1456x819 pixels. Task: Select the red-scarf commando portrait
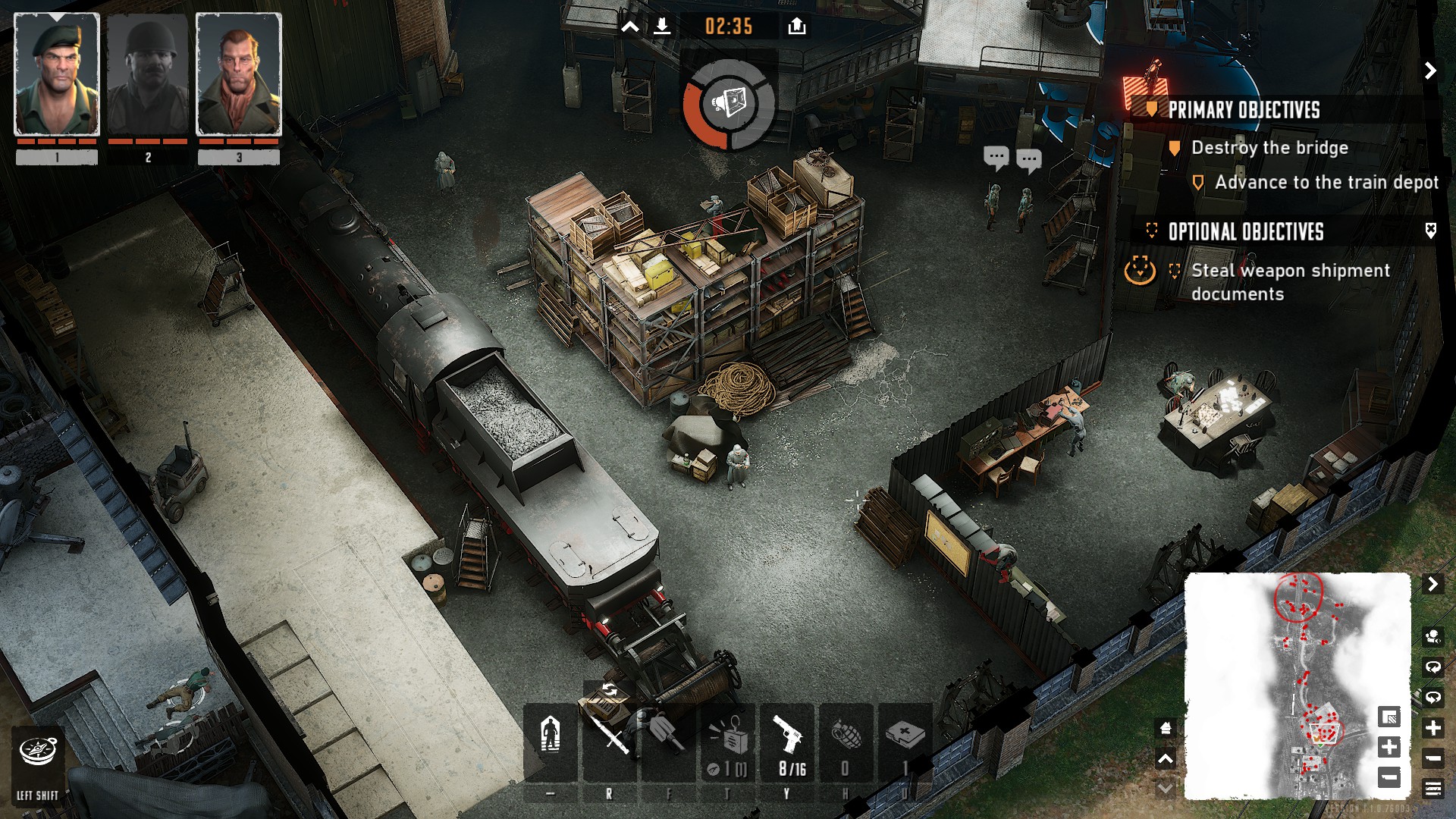[x=239, y=74]
